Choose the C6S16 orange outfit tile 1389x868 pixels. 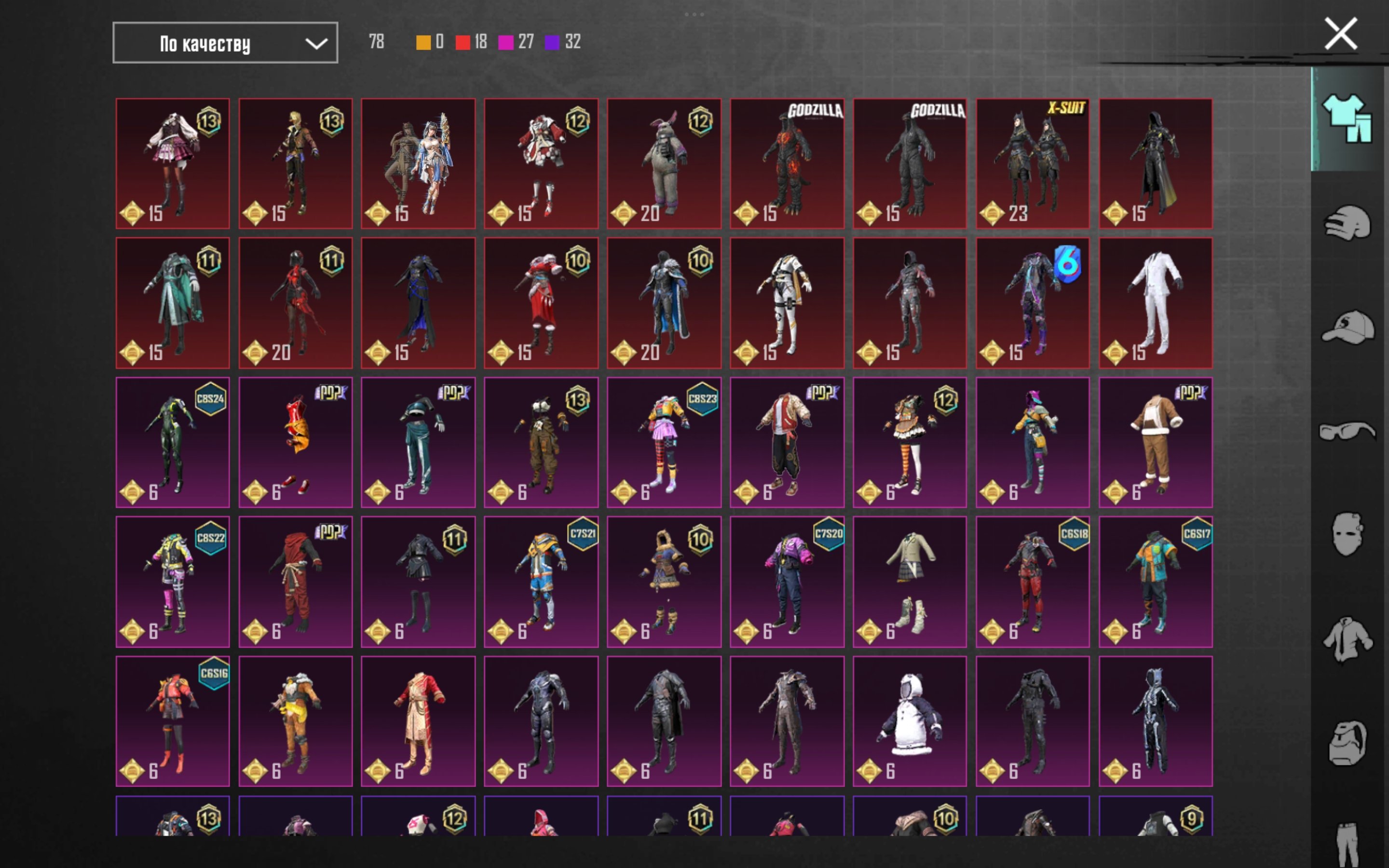click(173, 721)
